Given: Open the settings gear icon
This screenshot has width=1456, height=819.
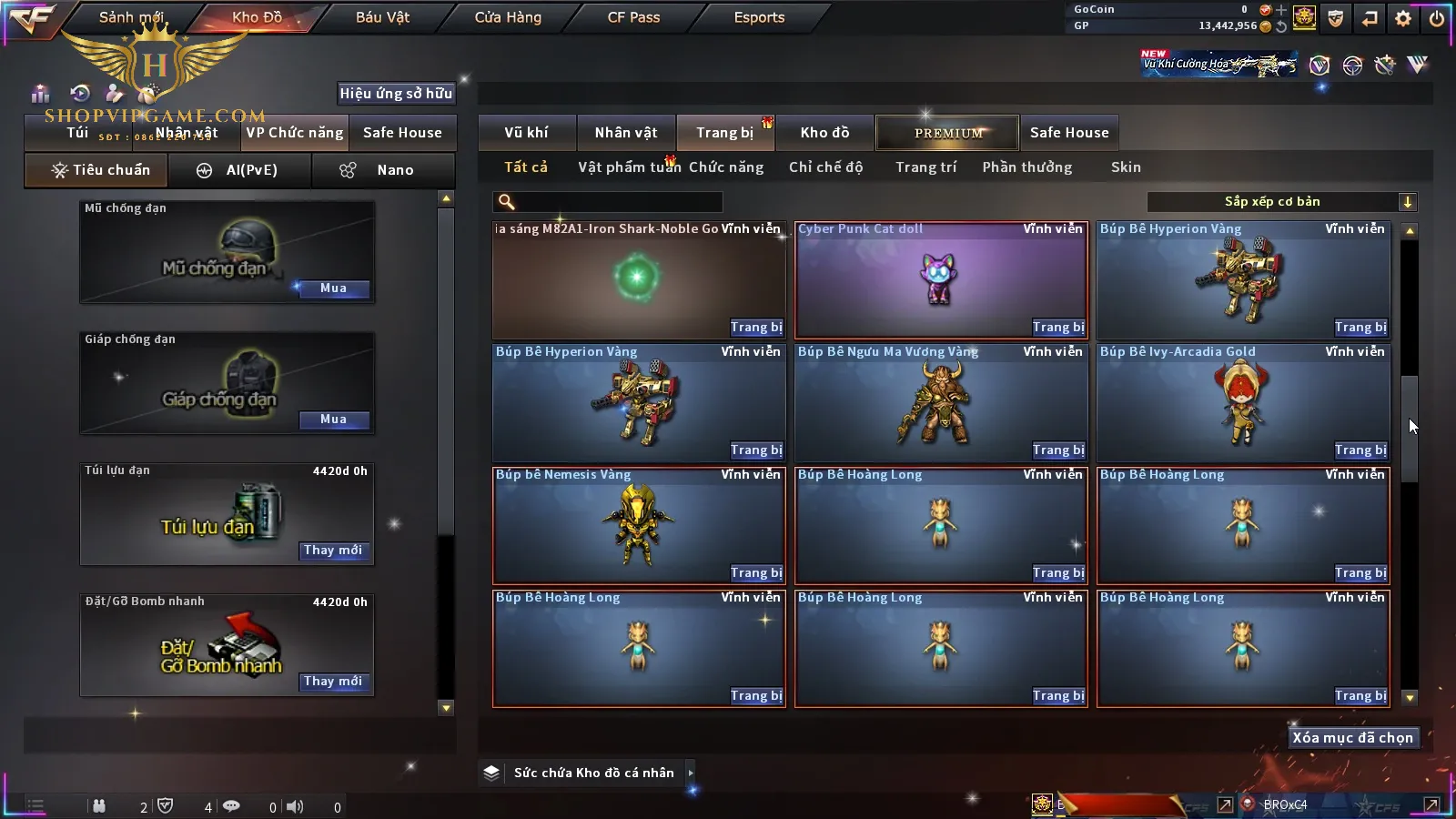Looking at the screenshot, I should (x=1403, y=18).
